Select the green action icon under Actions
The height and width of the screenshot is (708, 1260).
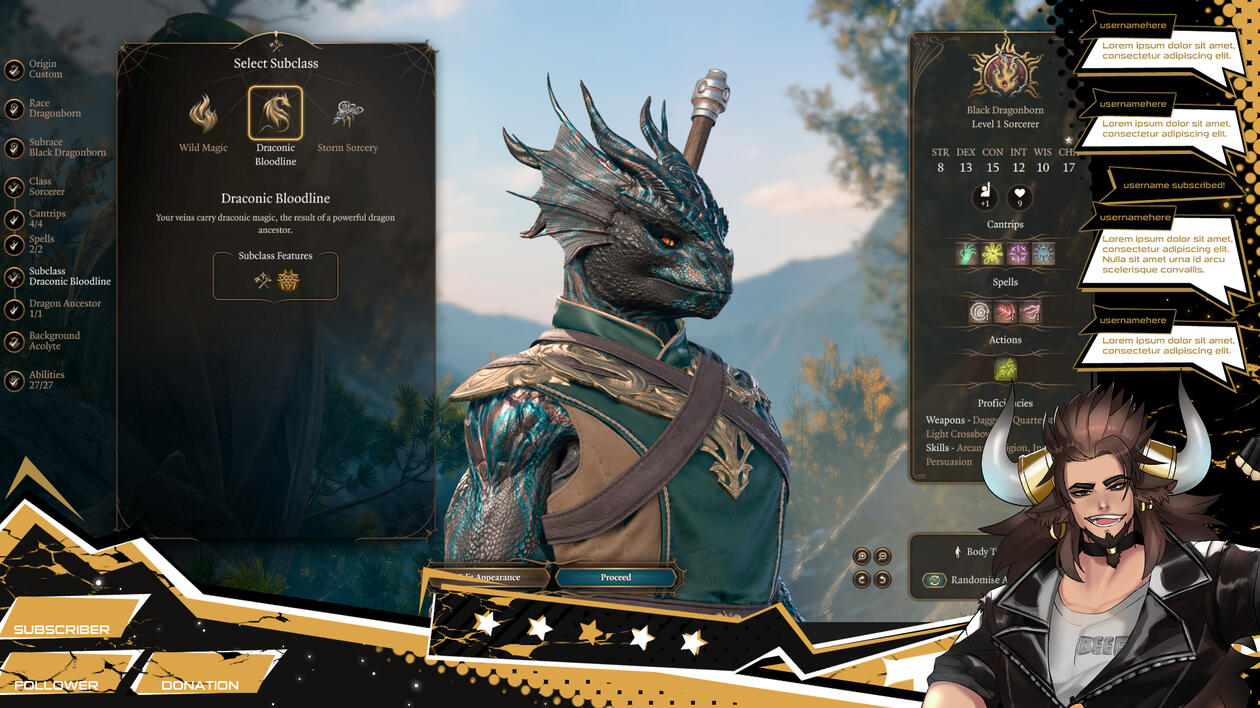click(1005, 369)
